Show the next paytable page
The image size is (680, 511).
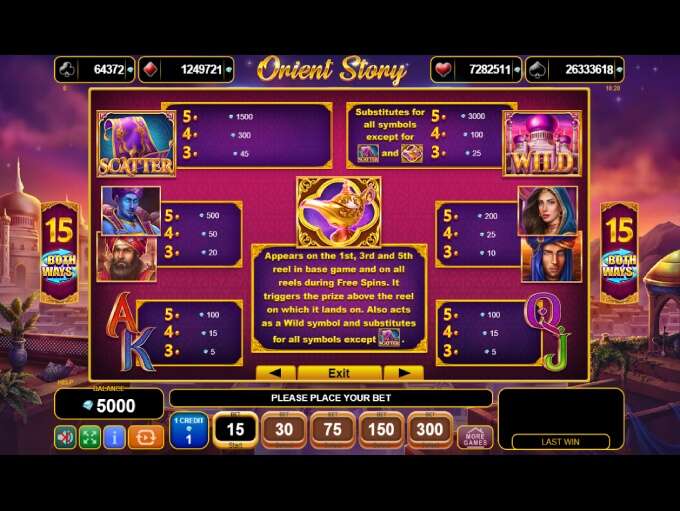[403, 373]
